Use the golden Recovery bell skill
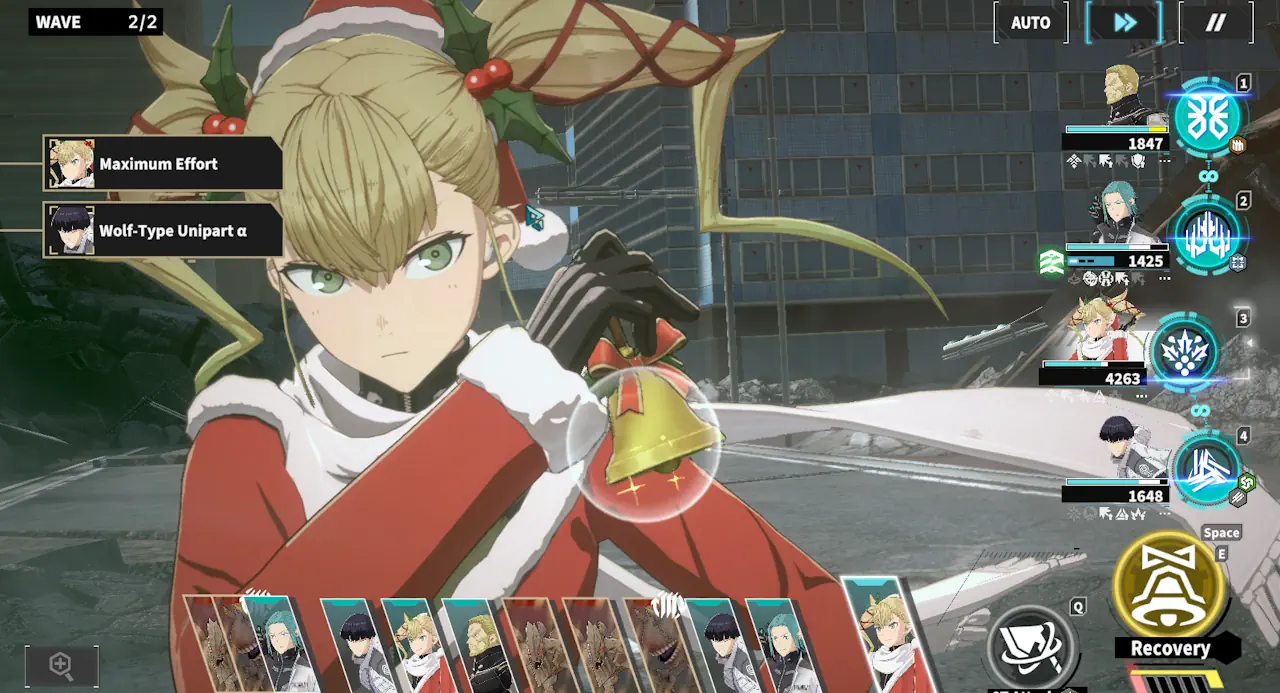This screenshot has height=693, width=1280. coord(1169,589)
